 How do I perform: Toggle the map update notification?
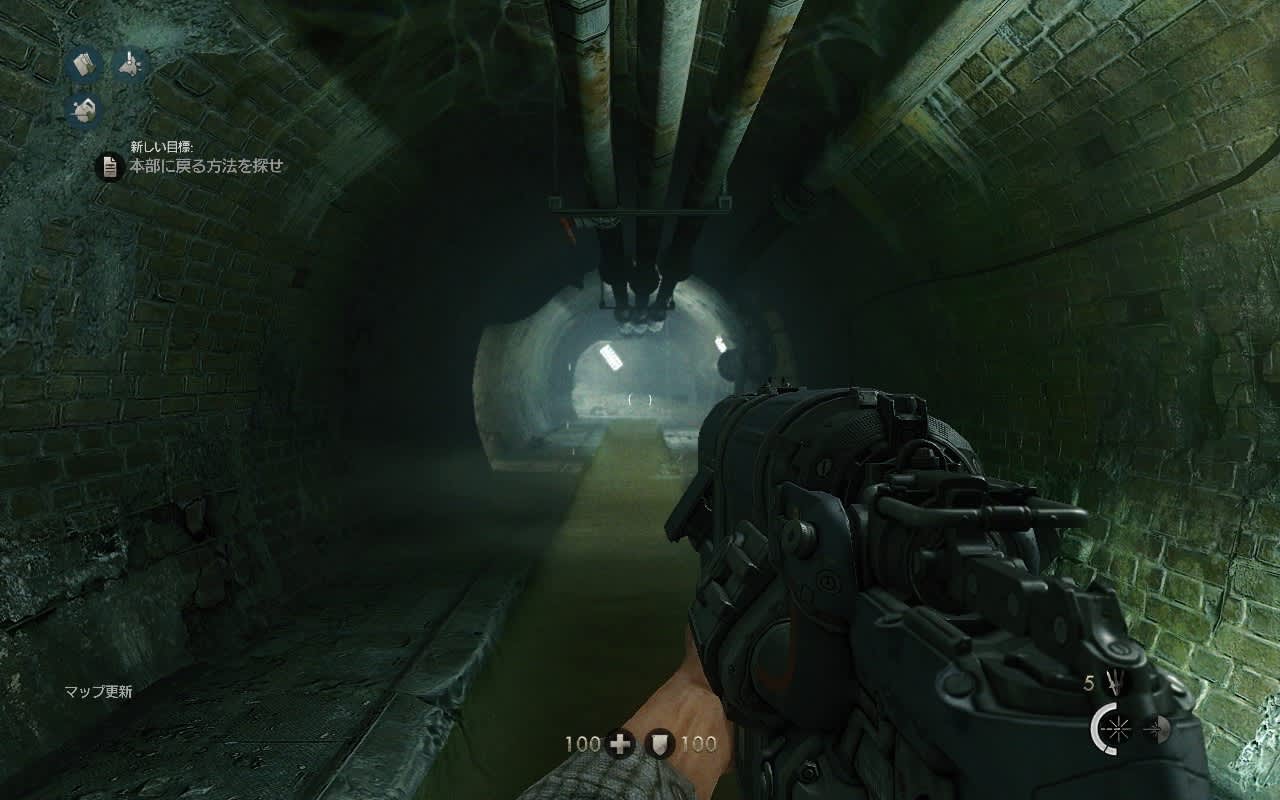coord(100,690)
